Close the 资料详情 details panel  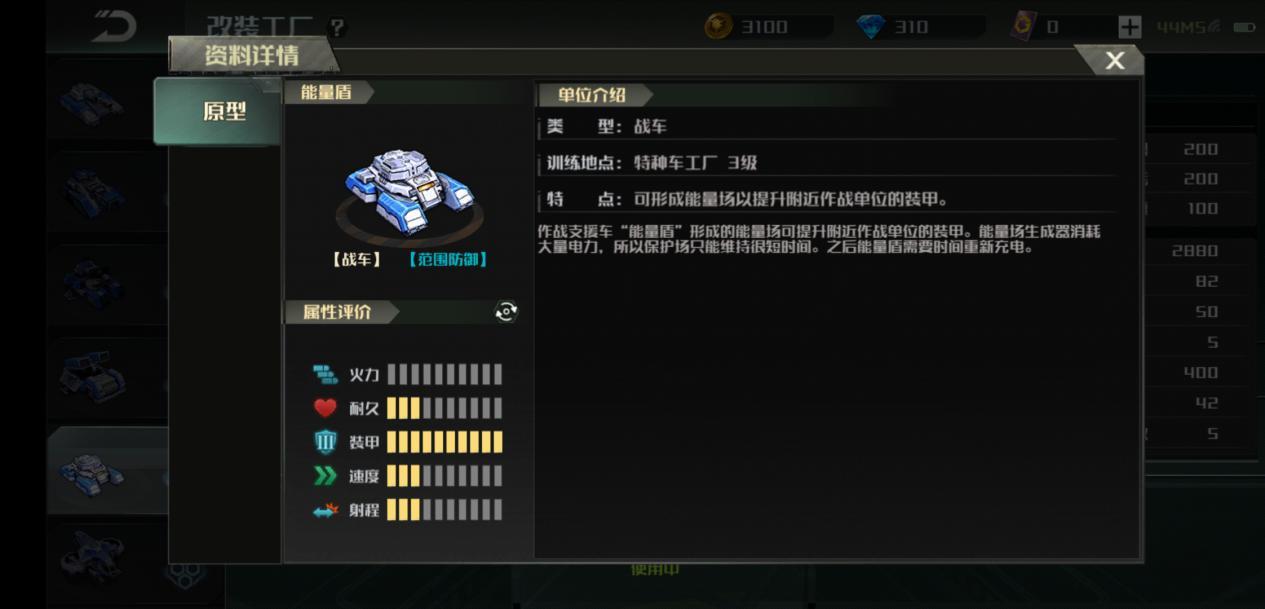[x=1114, y=61]
